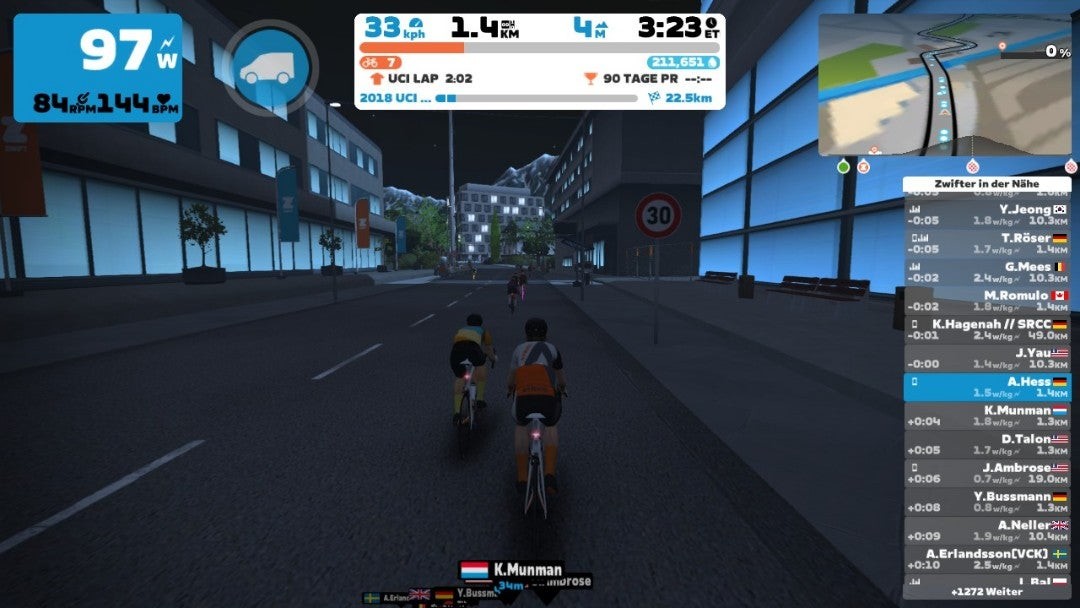Choose M.Romulo from the riders list

(987, 300)
